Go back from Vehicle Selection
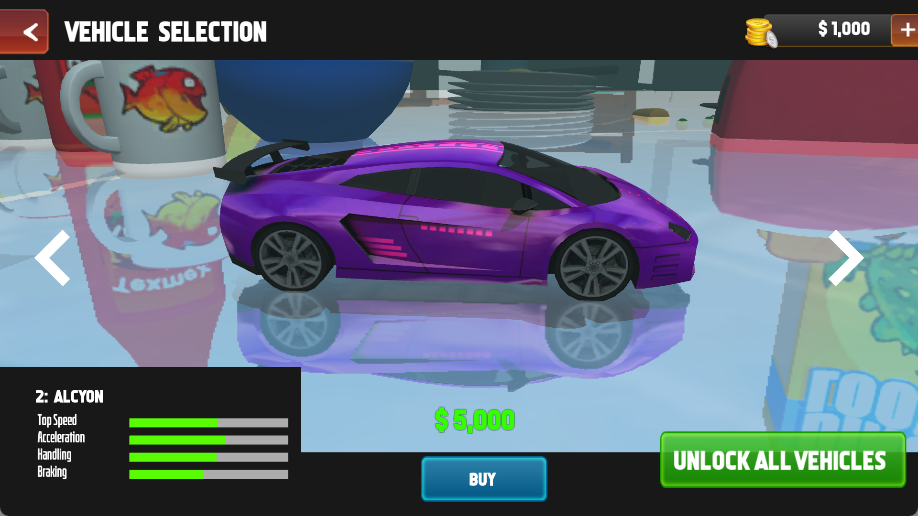918x516 pixels. [x=25, y=32]
